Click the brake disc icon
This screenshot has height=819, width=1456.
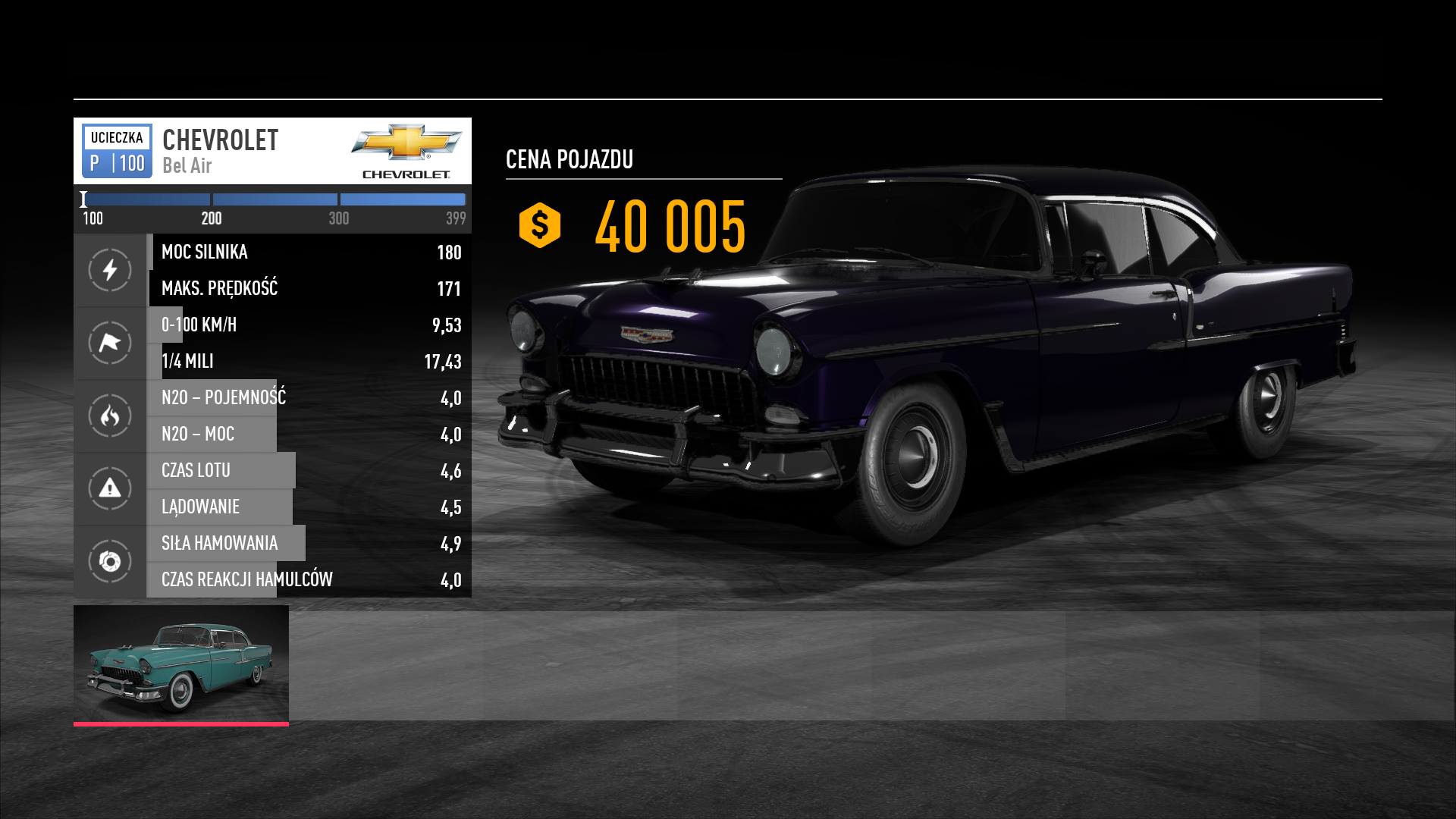pyautogui.click(x=110, y=561)
